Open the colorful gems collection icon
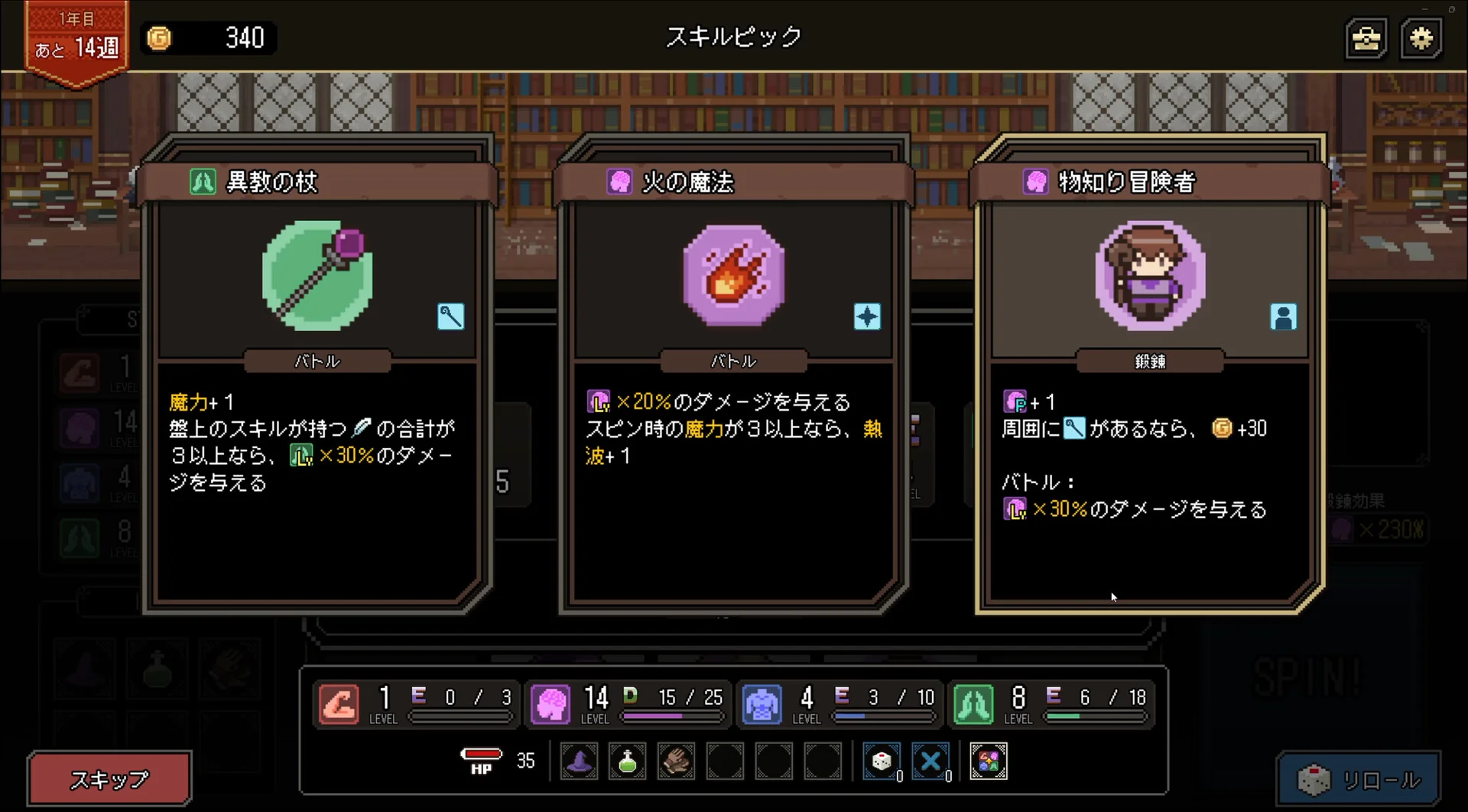 click(x=988, y=762)
